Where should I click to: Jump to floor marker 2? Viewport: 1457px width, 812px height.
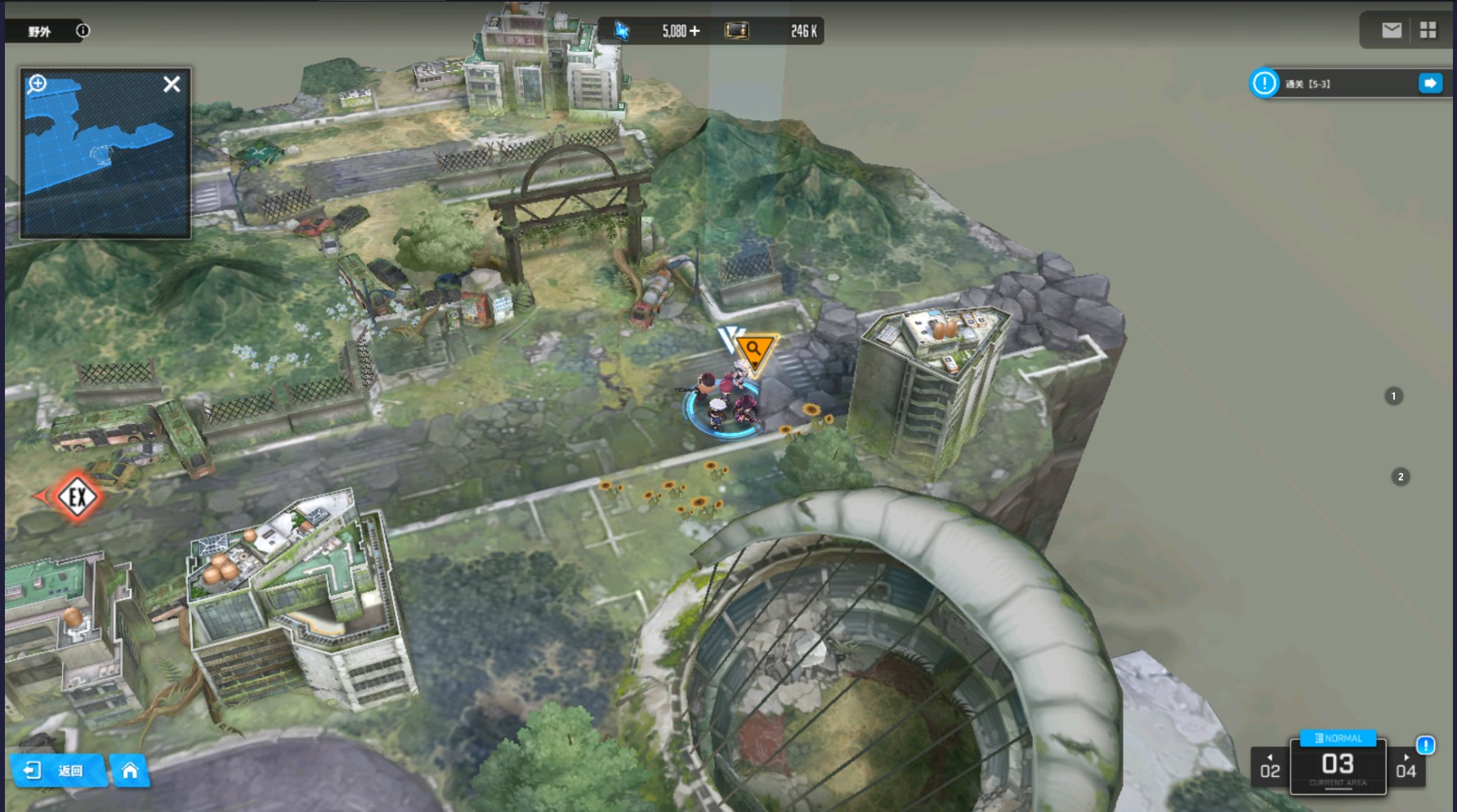[1400, 476]
